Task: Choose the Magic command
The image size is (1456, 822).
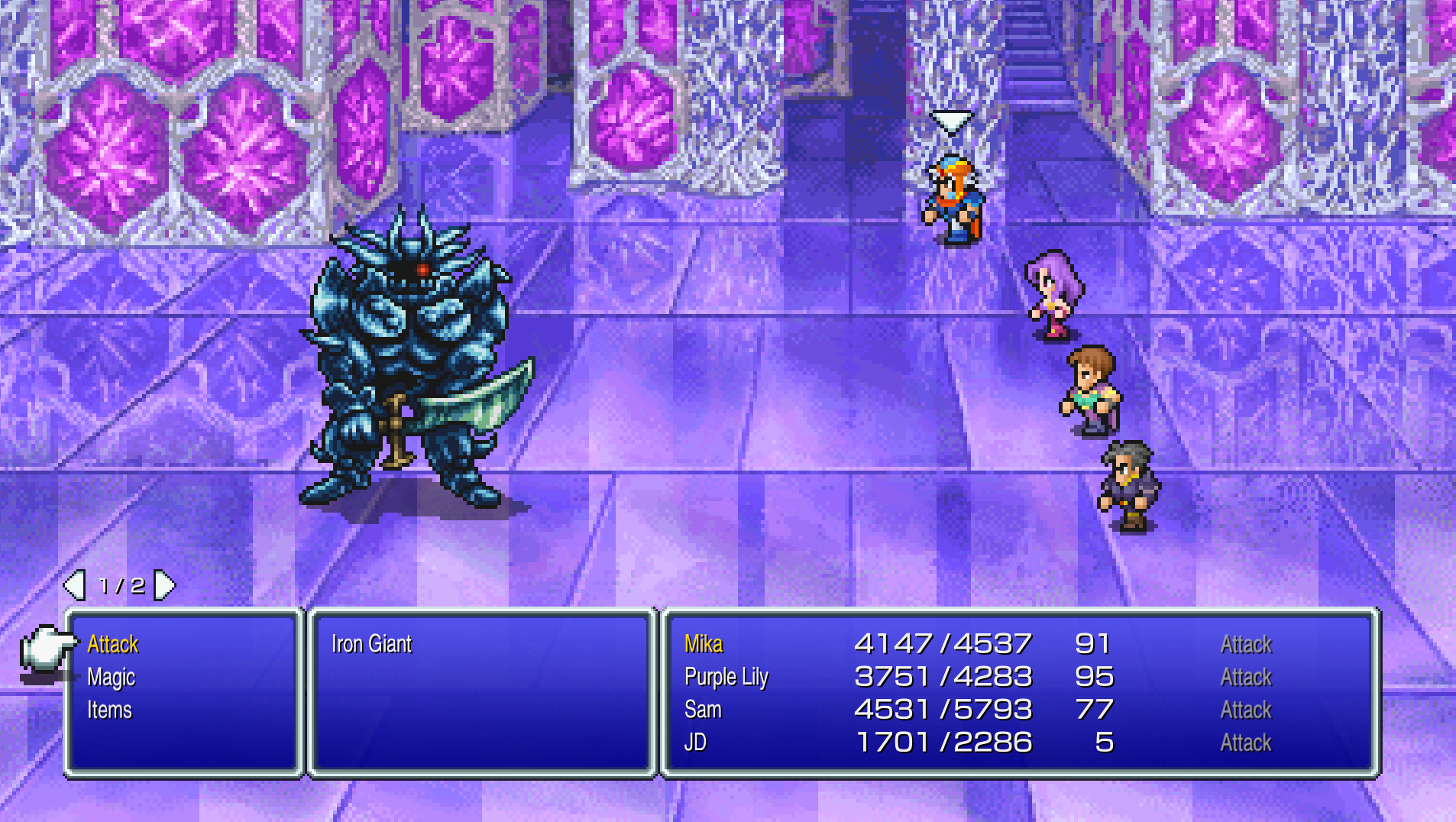Action: 112,677
